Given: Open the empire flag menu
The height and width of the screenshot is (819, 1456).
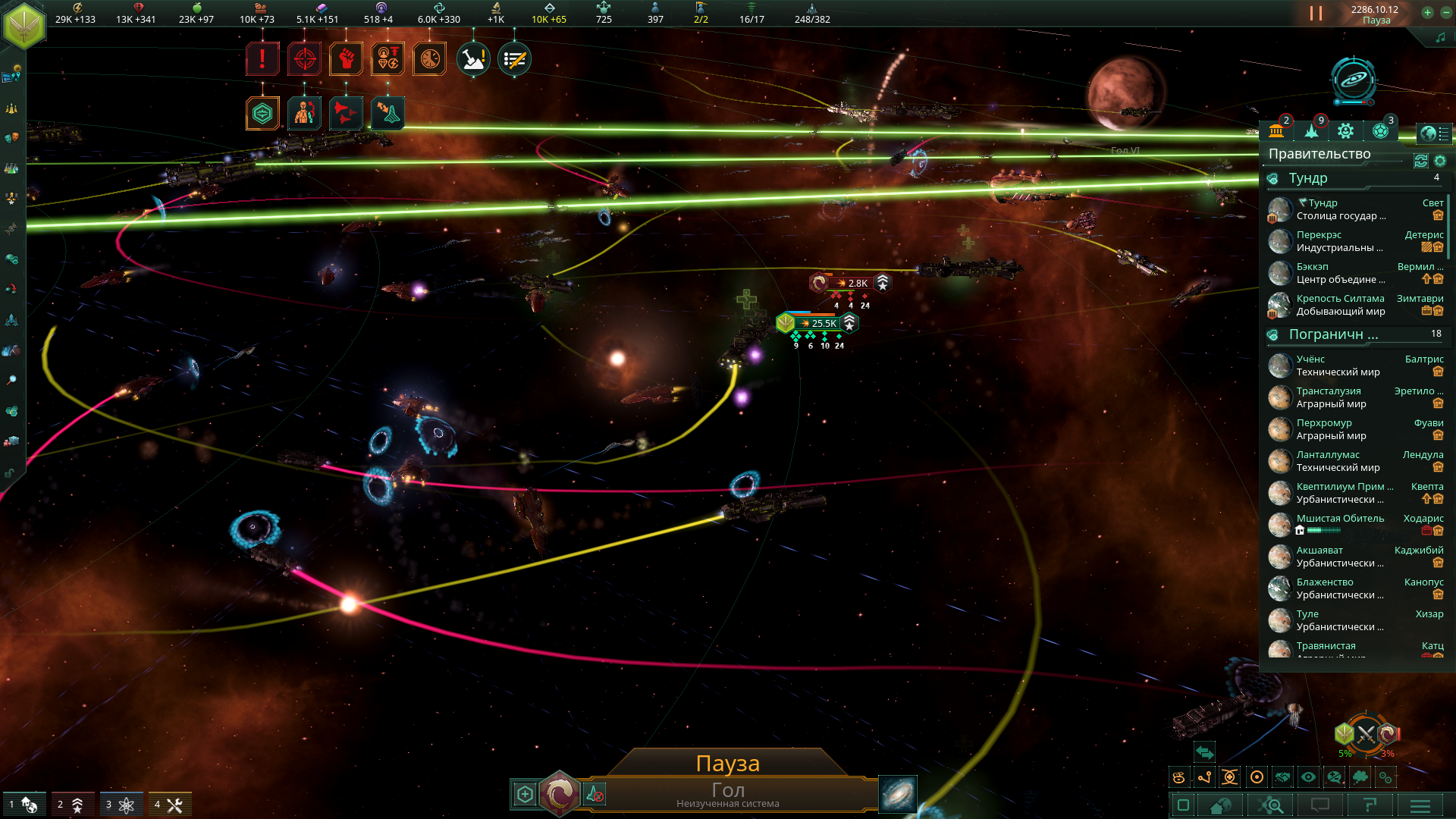Looking at the screenshot, I should point(24,24).
